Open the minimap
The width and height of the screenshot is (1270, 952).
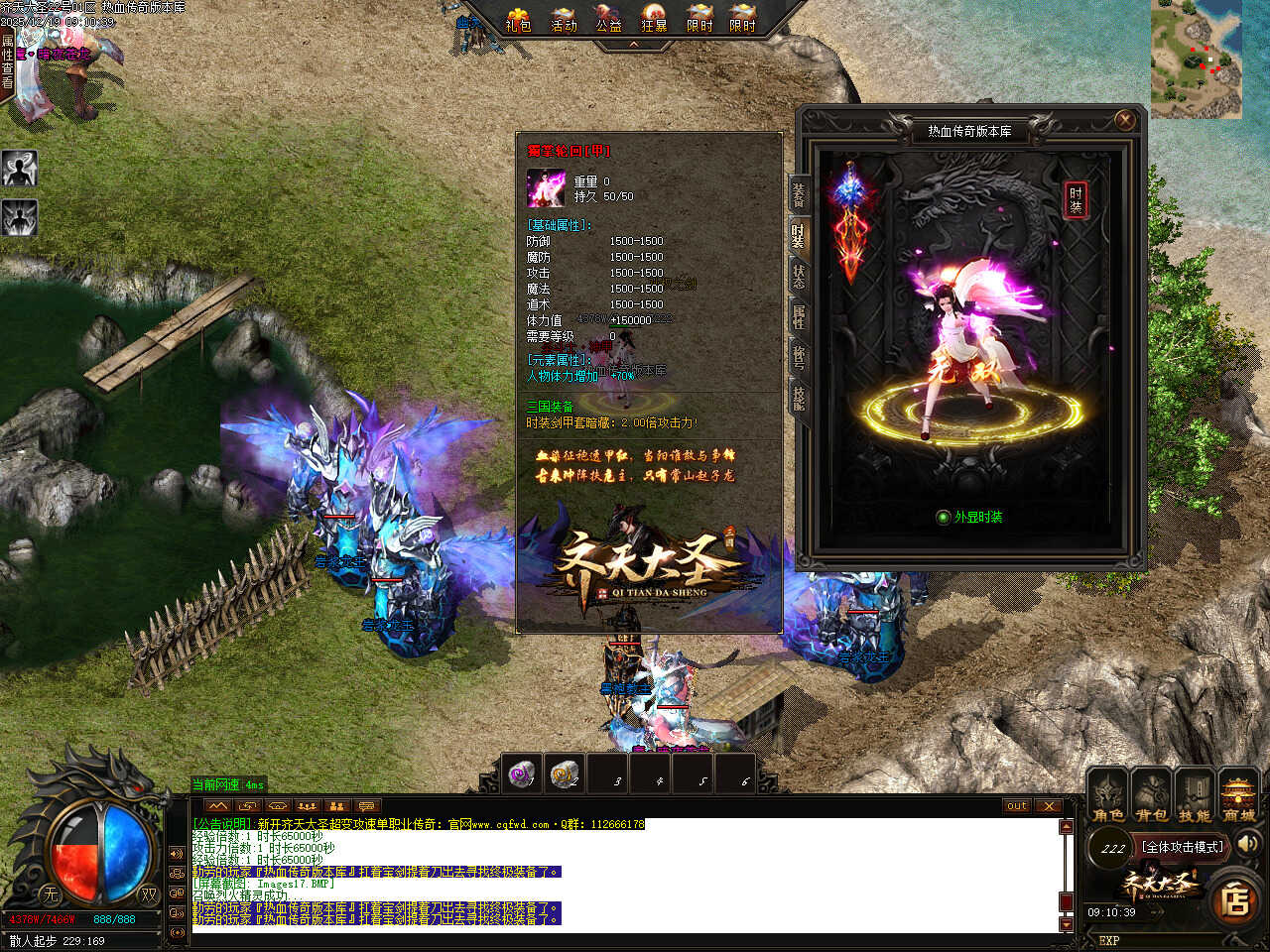click(1196, 59)
